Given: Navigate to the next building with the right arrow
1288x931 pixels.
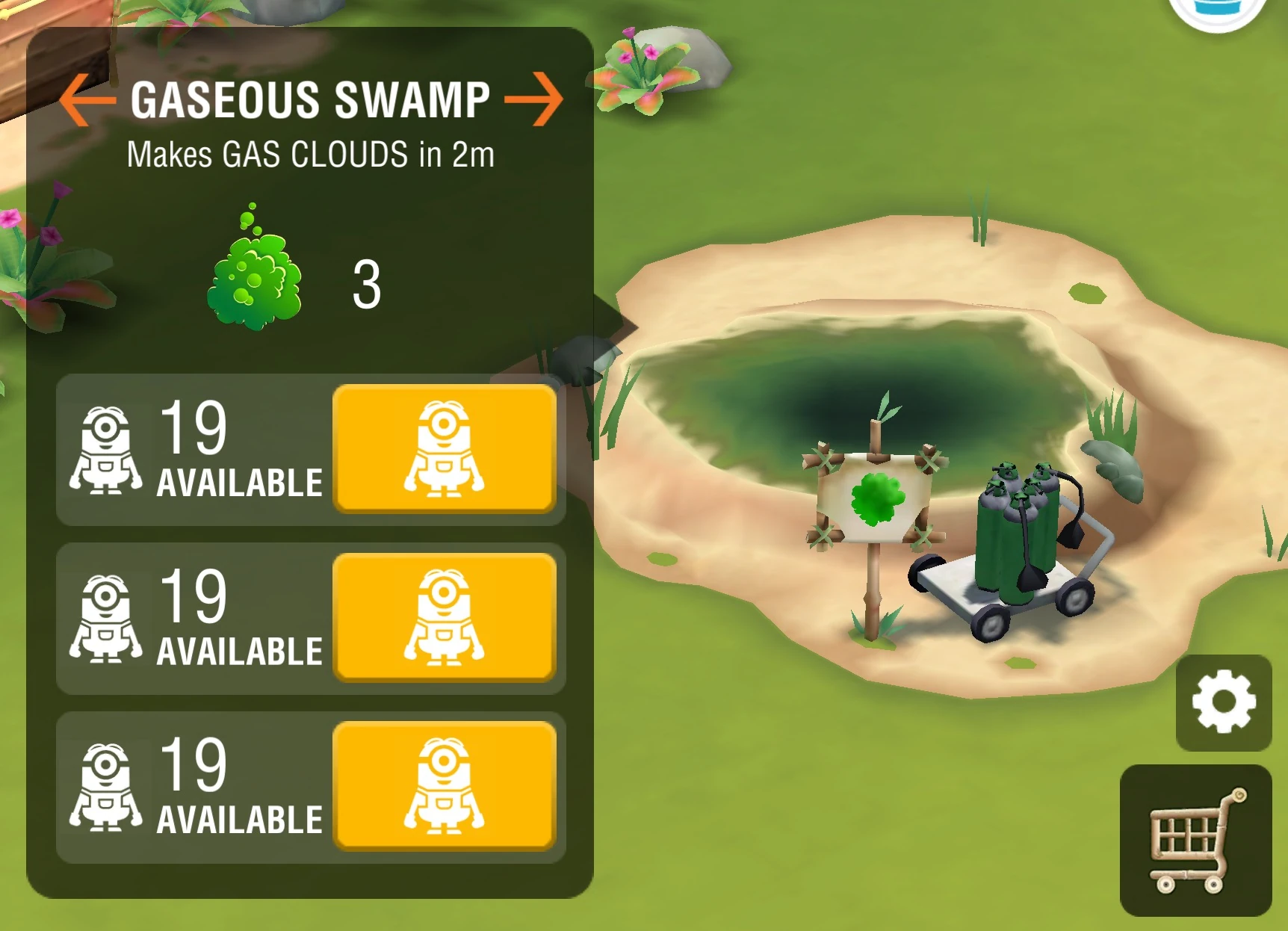Looking at the screenshot, I should pyautogui.click(x=536, y=99).
